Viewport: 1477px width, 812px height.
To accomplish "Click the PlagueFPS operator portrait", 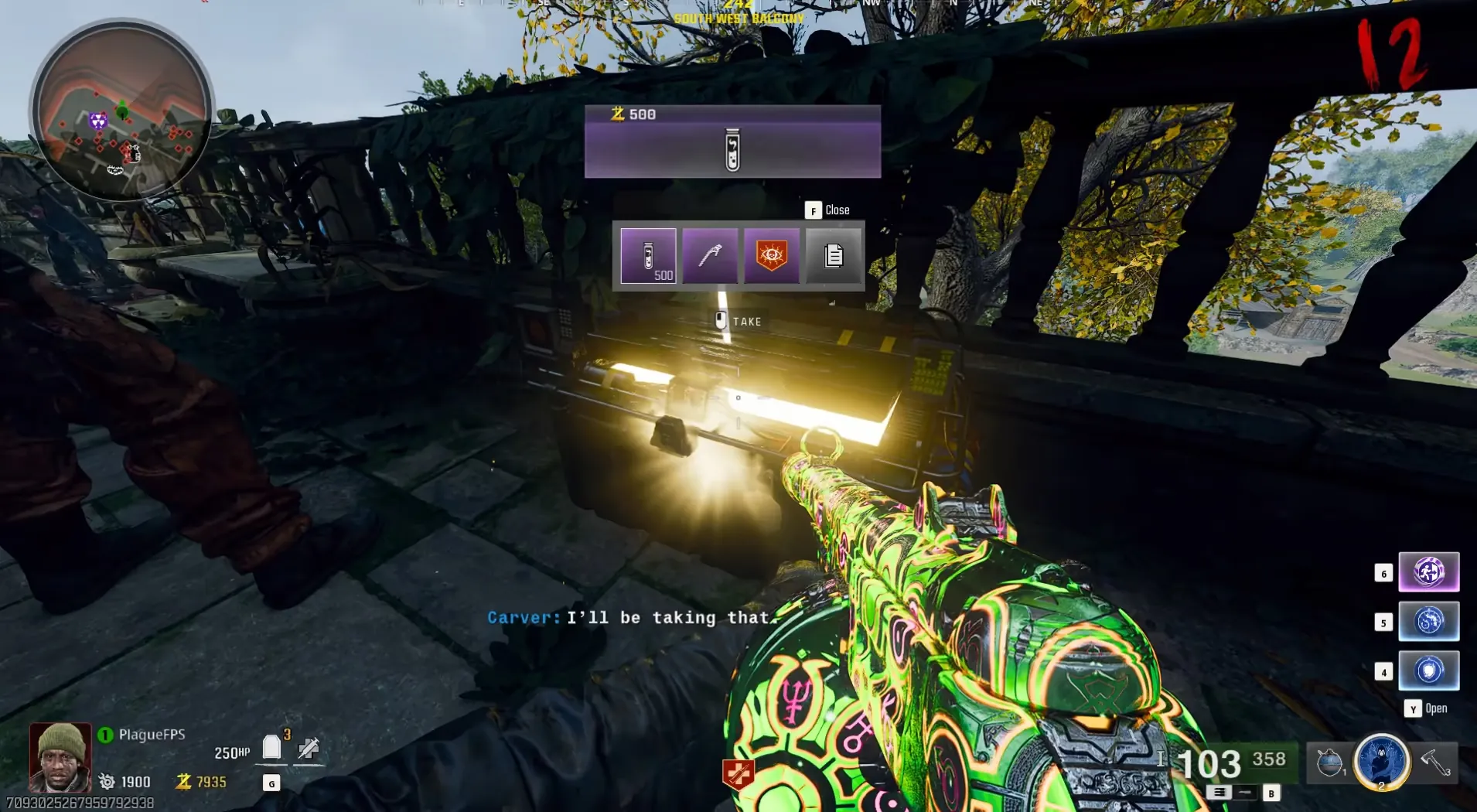I will (x=60, y=757).
